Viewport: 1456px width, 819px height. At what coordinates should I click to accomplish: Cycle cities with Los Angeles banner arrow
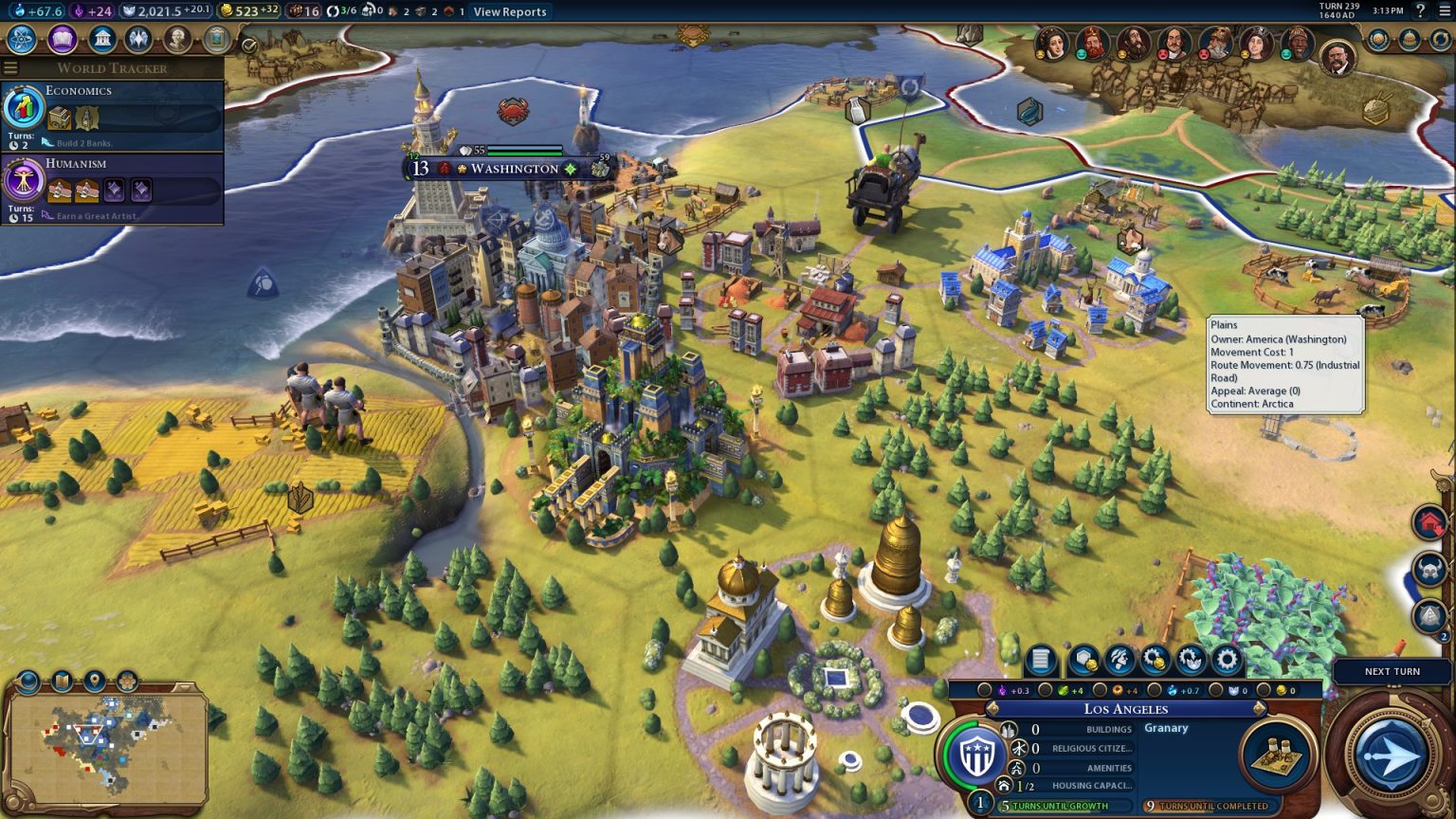coord(1261,709)
